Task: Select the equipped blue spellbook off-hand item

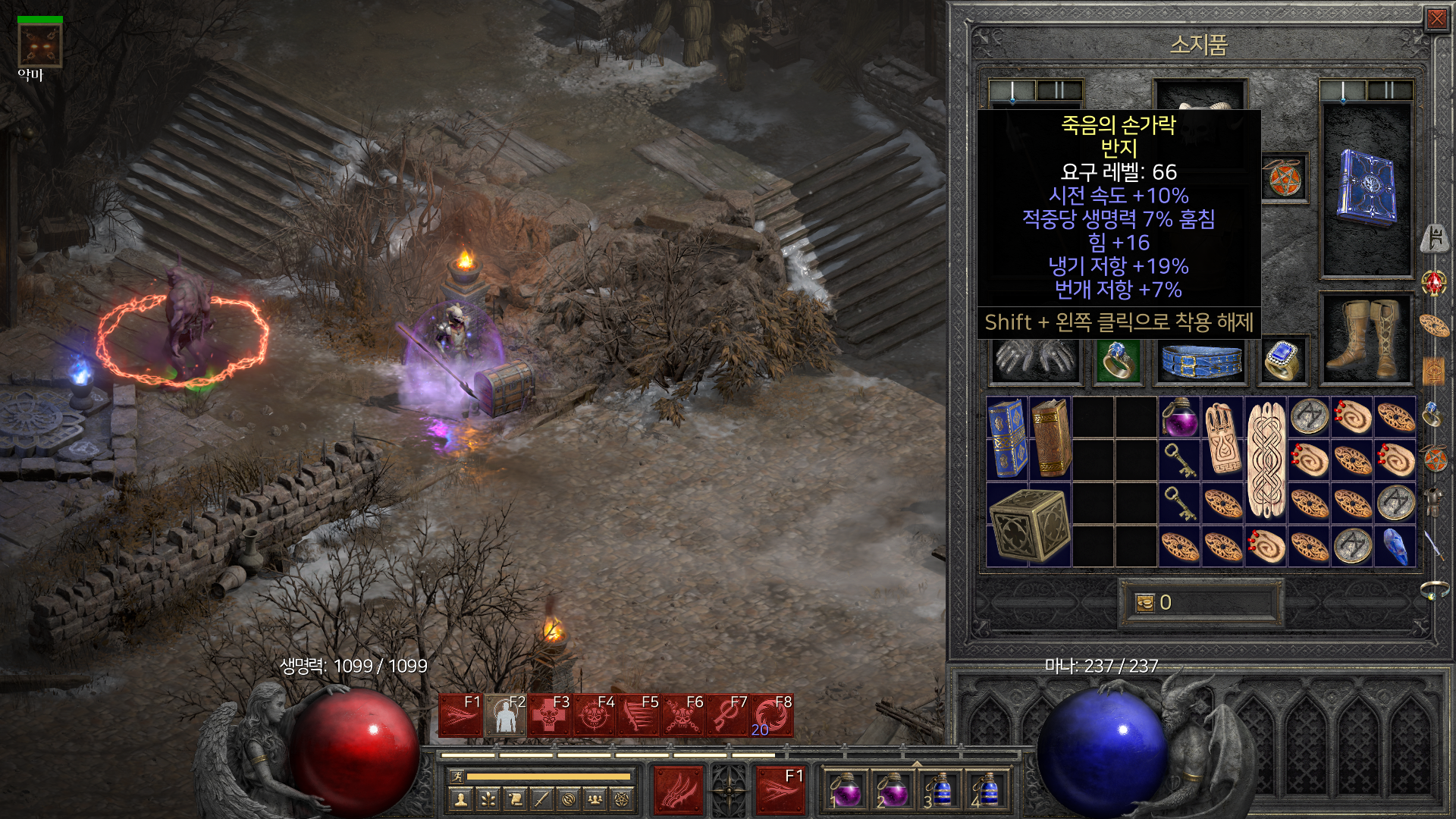Action: 1367,190
